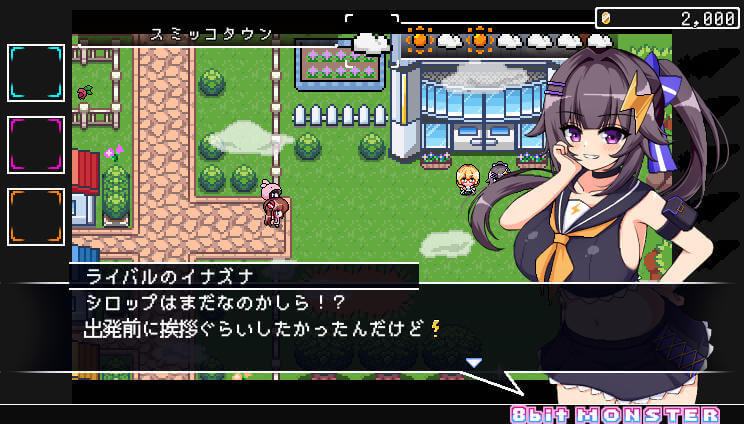The image size is (744, 424).
Task: Select the orange-framed empty slot
Action: 36,217
